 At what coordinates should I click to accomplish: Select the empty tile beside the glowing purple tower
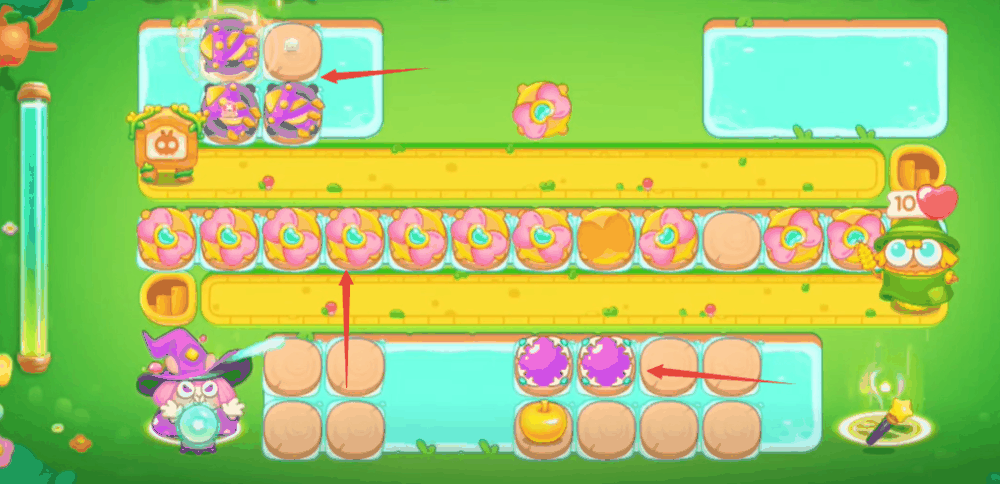pos(292,49)
